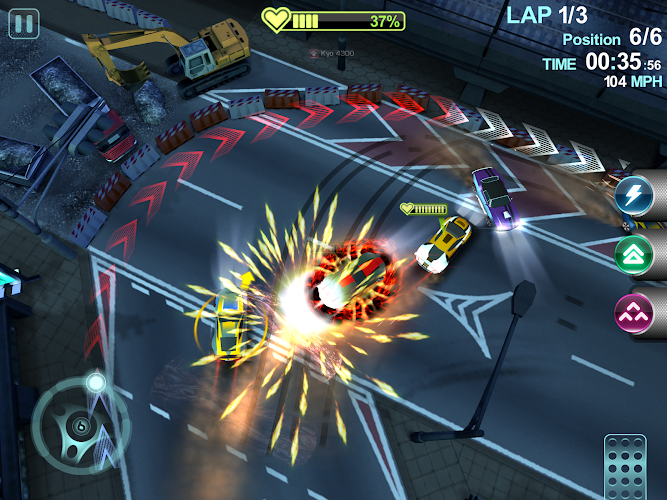Trigger the pink triple-arrow ability

pyautogui.click(x=633, y=314)
